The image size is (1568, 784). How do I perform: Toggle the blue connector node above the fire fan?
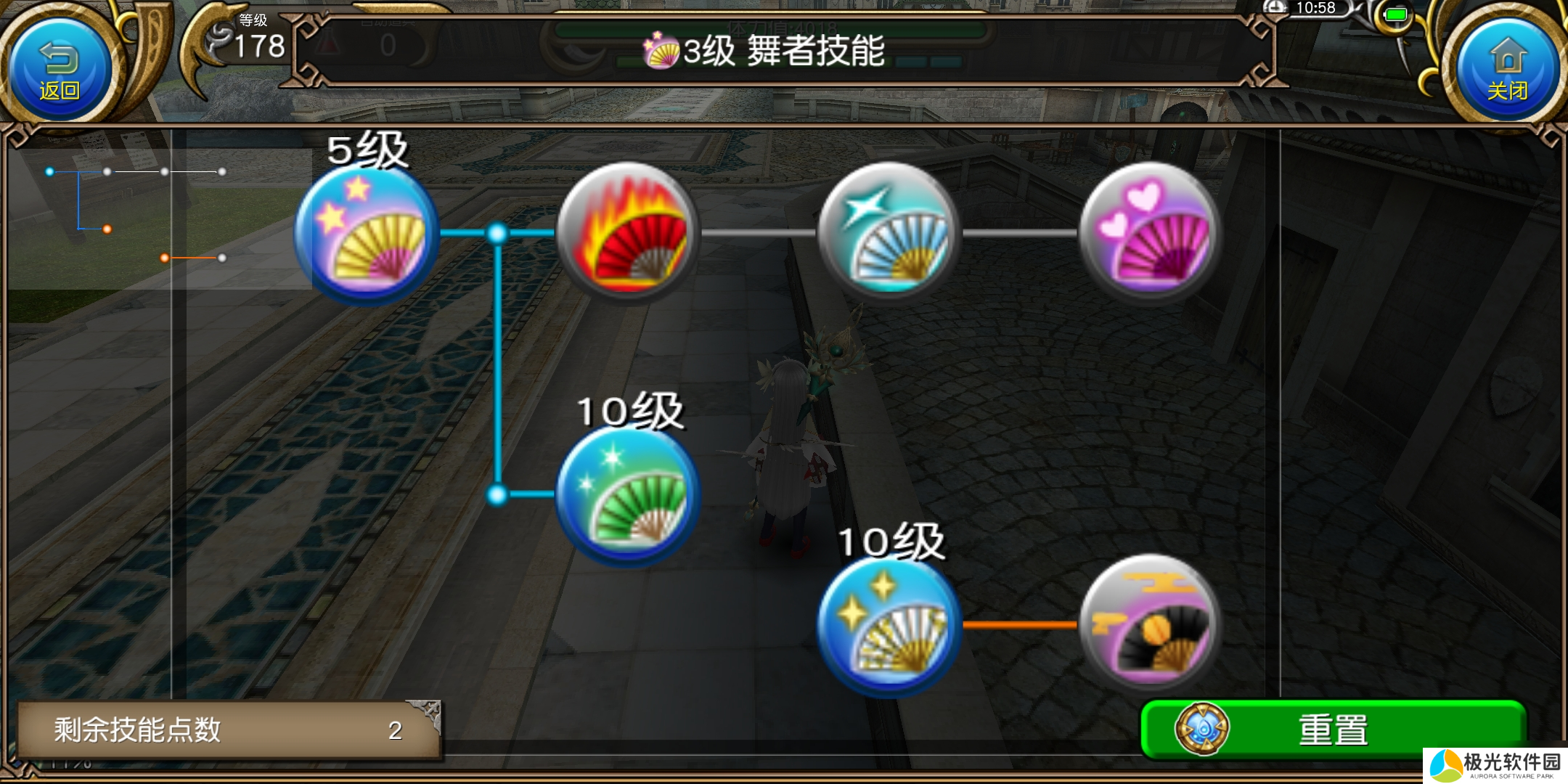[x=497, y=233]
